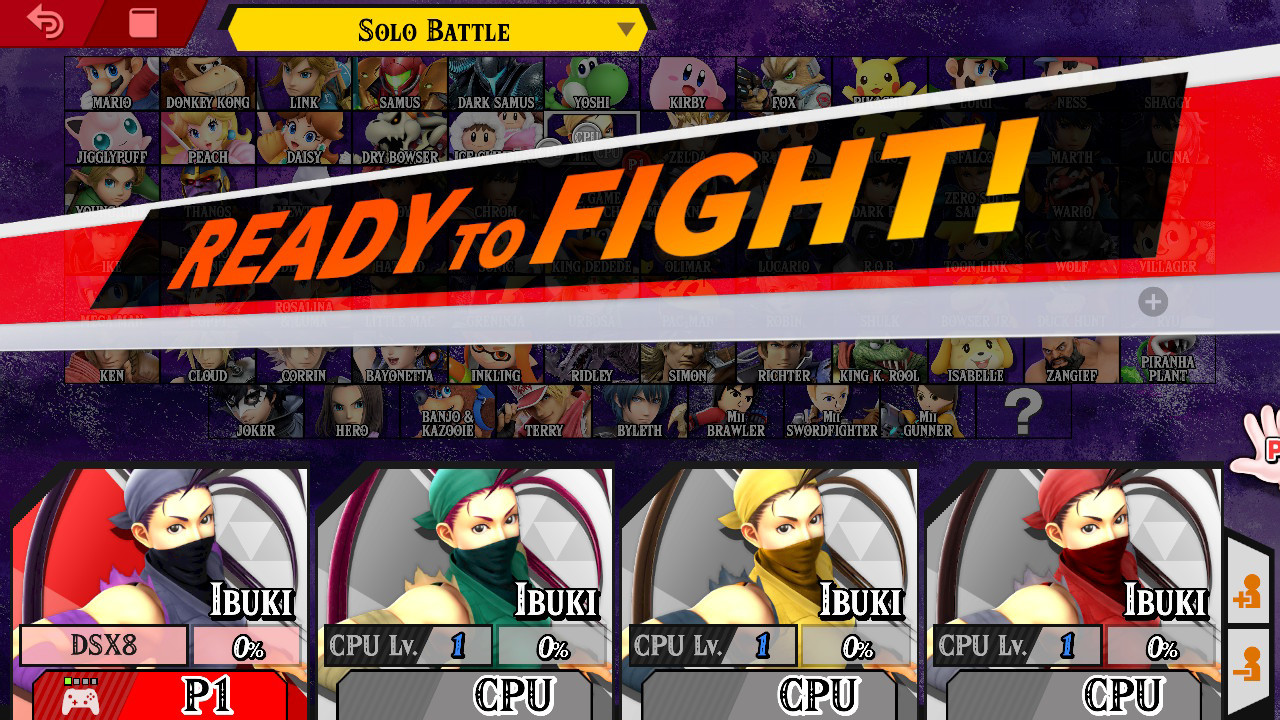
Task: Toggle the lower orange figure icon on right edge
Action: point(1247,660)
